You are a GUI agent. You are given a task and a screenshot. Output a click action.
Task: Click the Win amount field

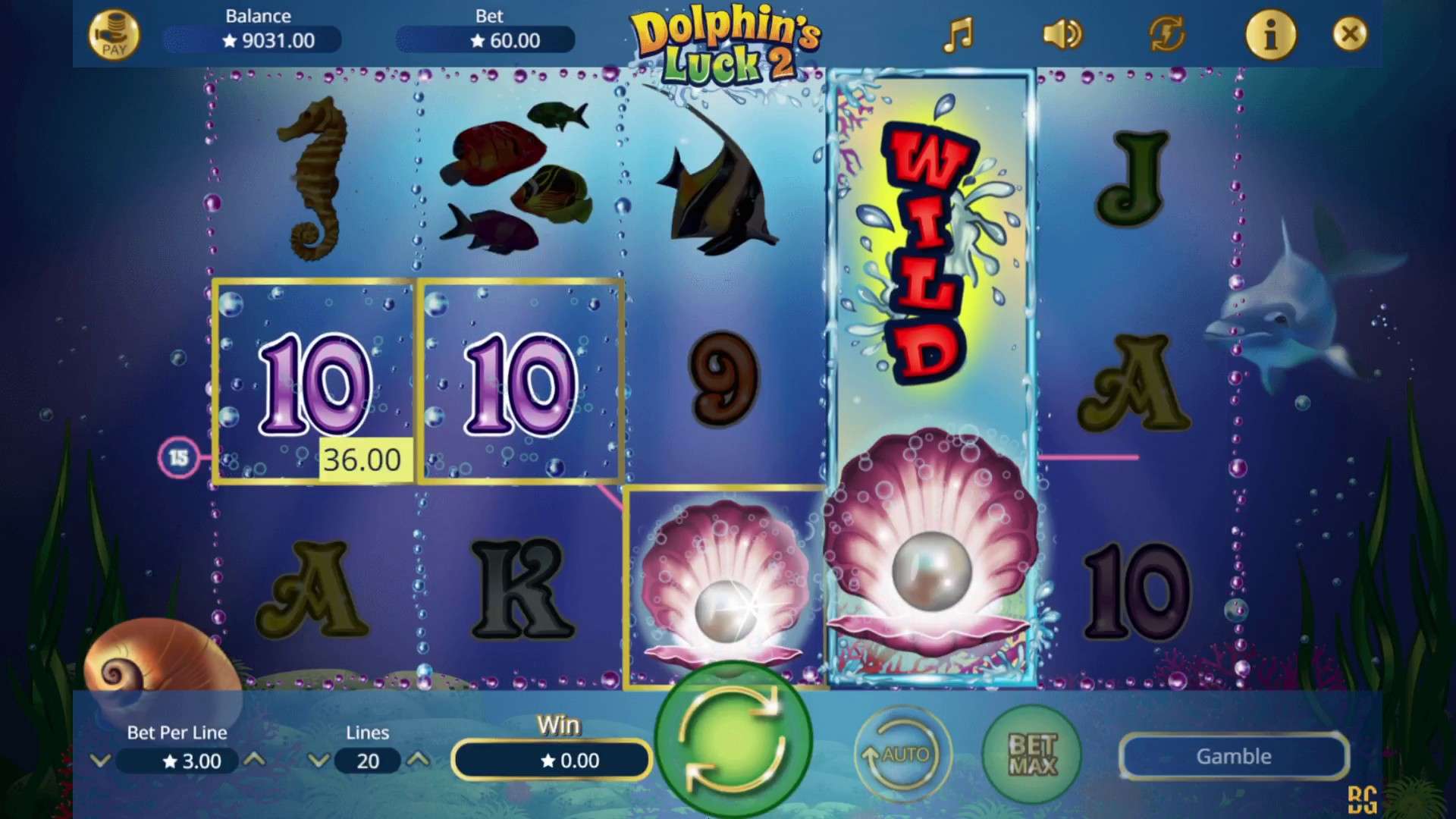tap(551, 761)
